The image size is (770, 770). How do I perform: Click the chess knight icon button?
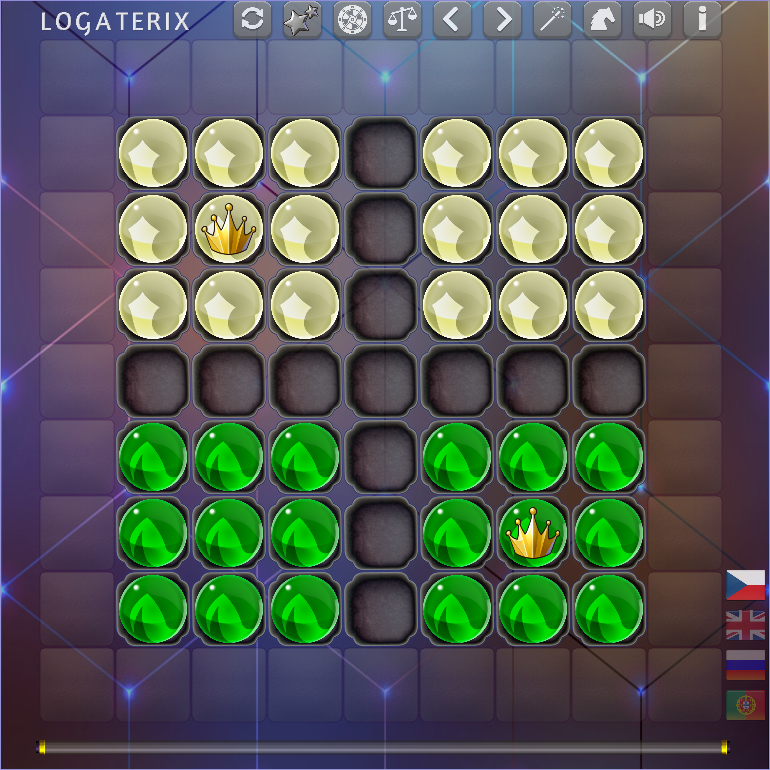603,20
